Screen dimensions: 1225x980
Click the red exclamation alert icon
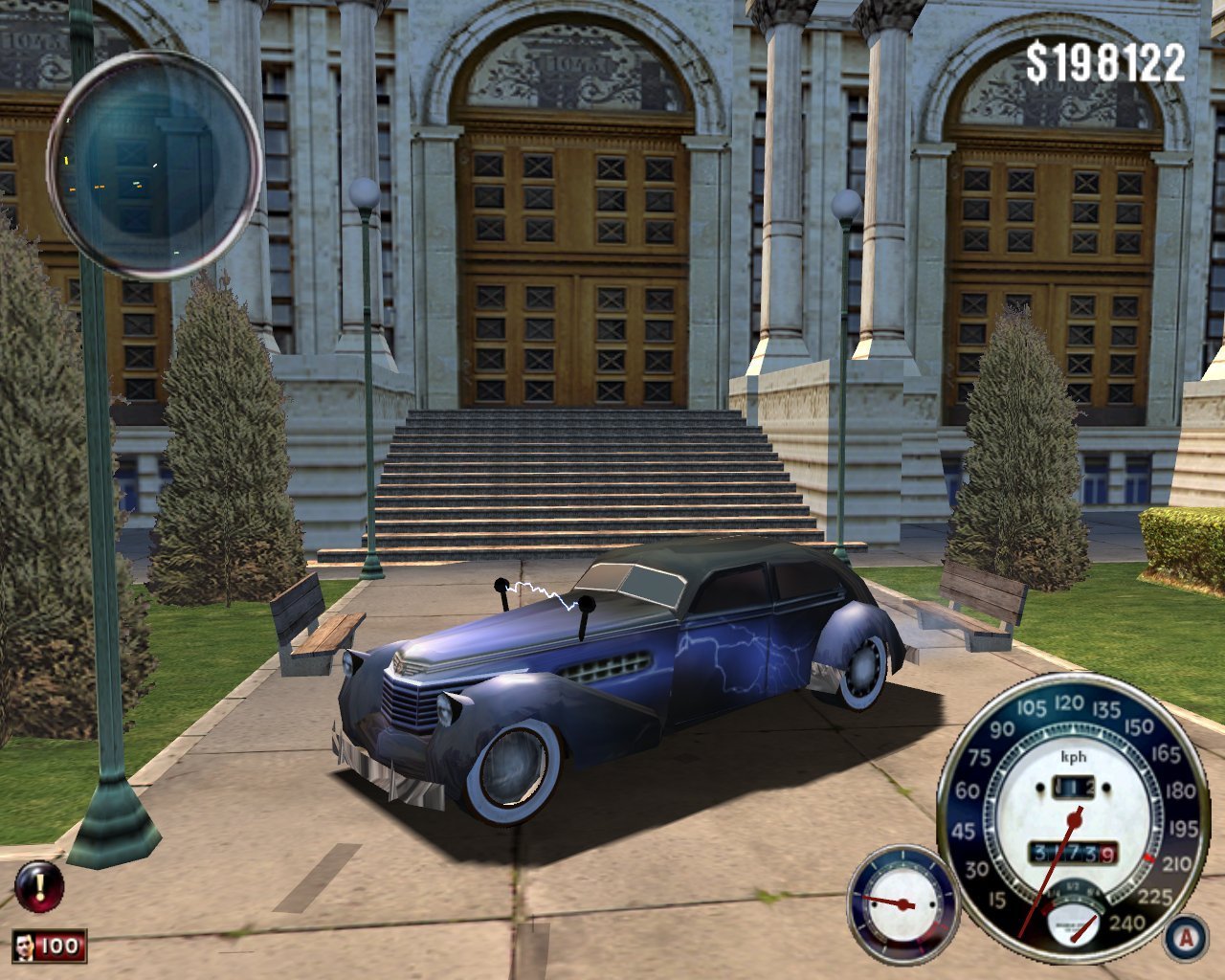pyautogui.click(x=39, y=885)
